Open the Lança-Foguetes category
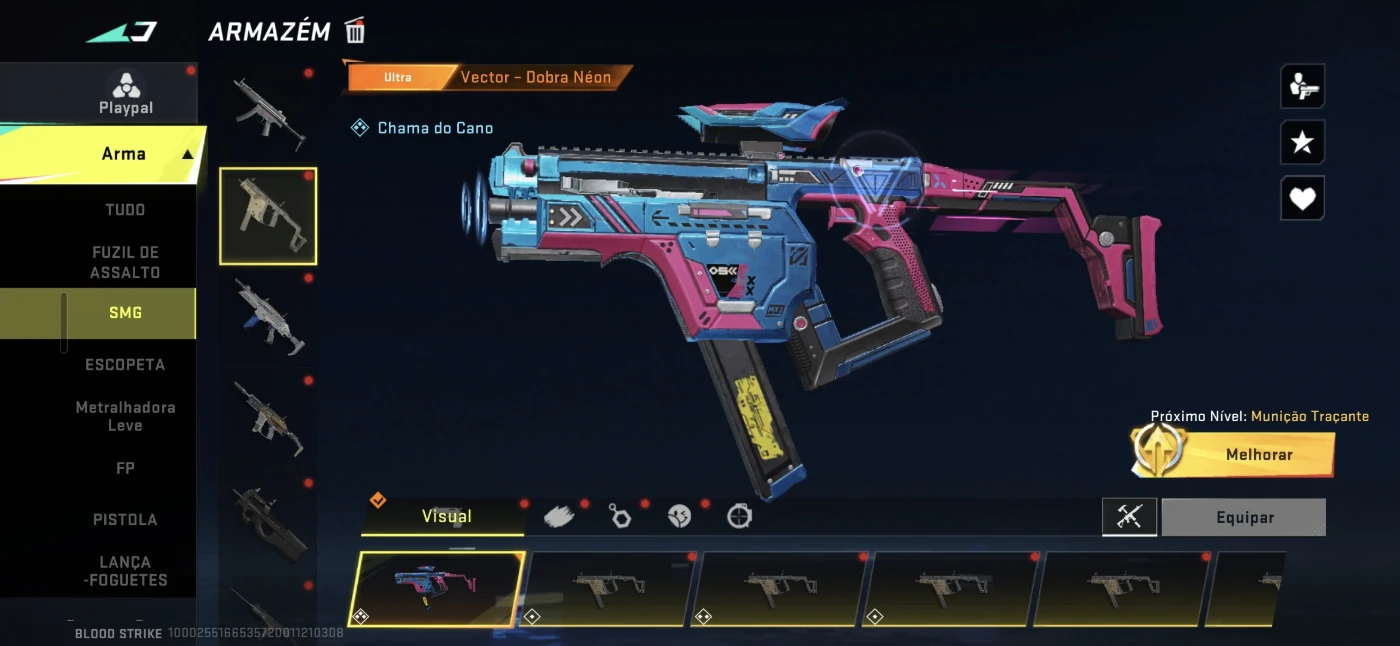This screenshot has height=646, width=1400. (x=125, y=571)
